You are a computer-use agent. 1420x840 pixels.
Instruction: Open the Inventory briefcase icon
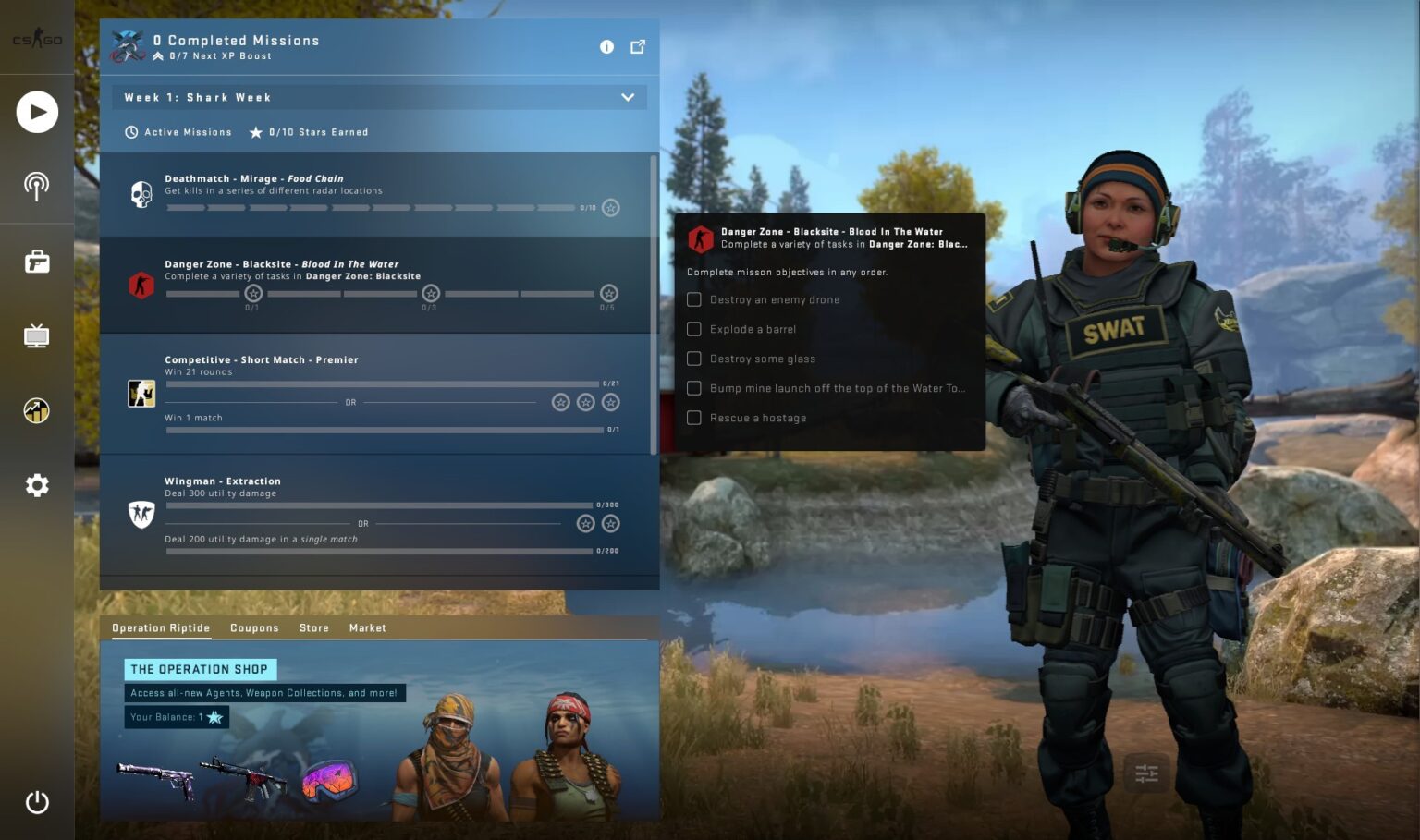[x=37, y=262]
